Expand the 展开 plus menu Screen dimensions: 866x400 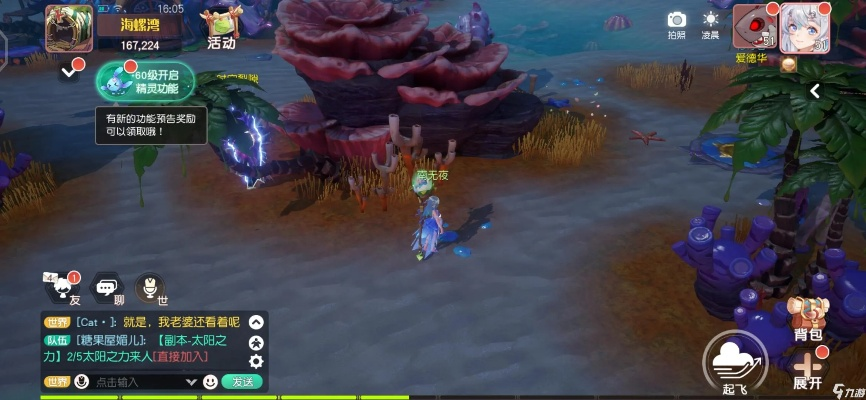(x=807, y=368)
